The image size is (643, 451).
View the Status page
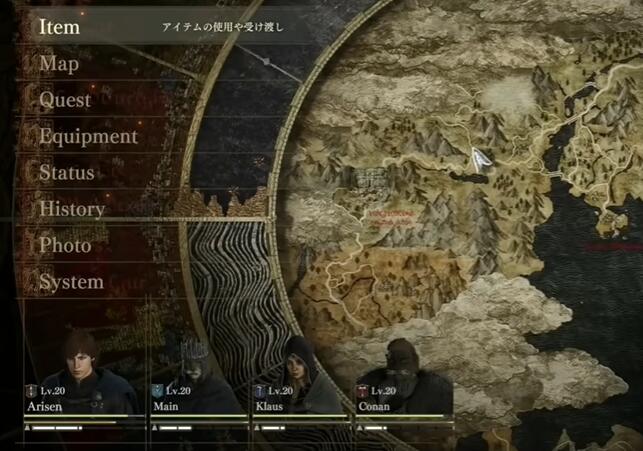pyautogui.click(x=67, y=173)
